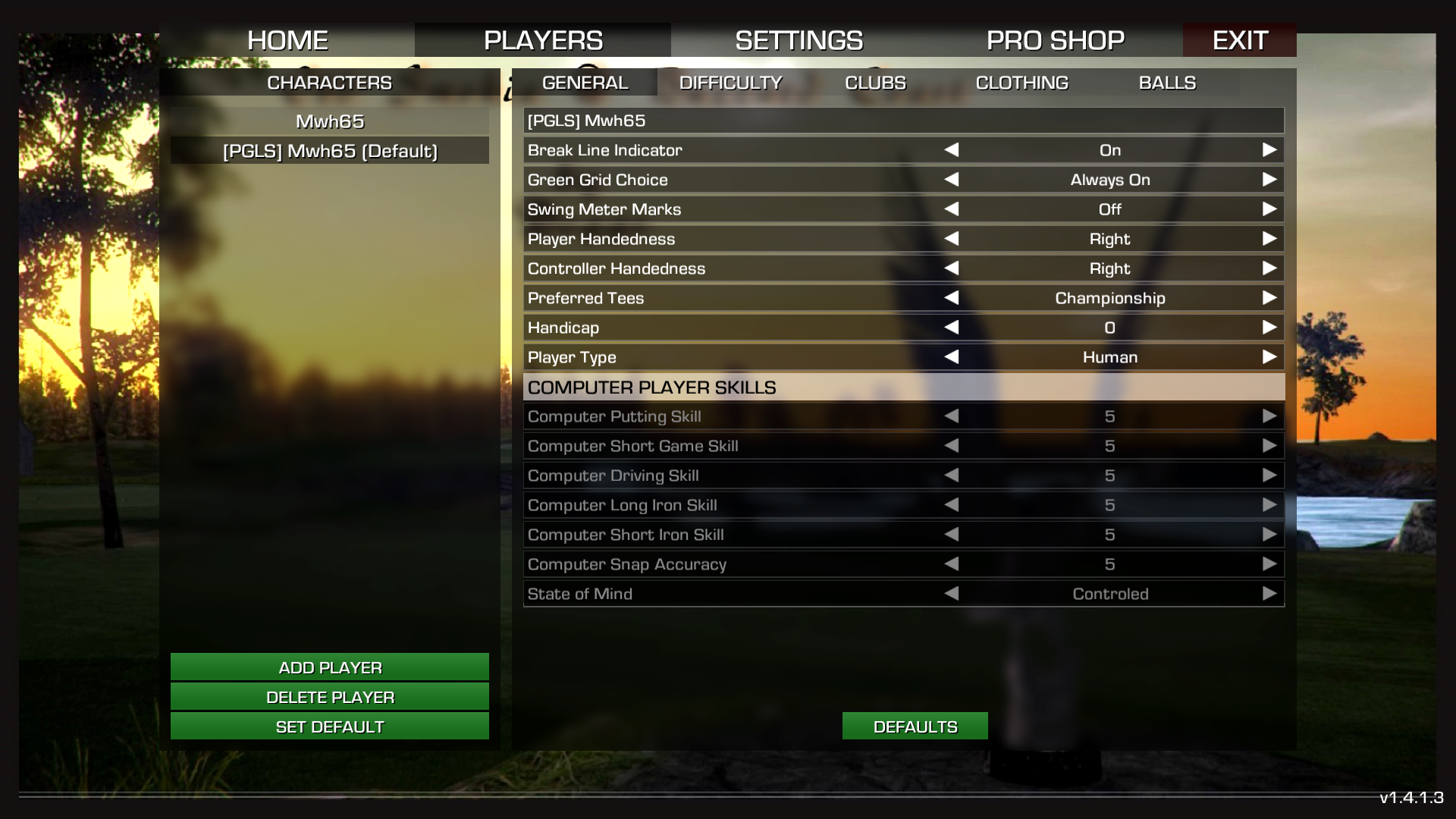The width and height of the screenshot is (1456, 819).
Task: Open the CLUBS tab
Action: click(875, 83)
